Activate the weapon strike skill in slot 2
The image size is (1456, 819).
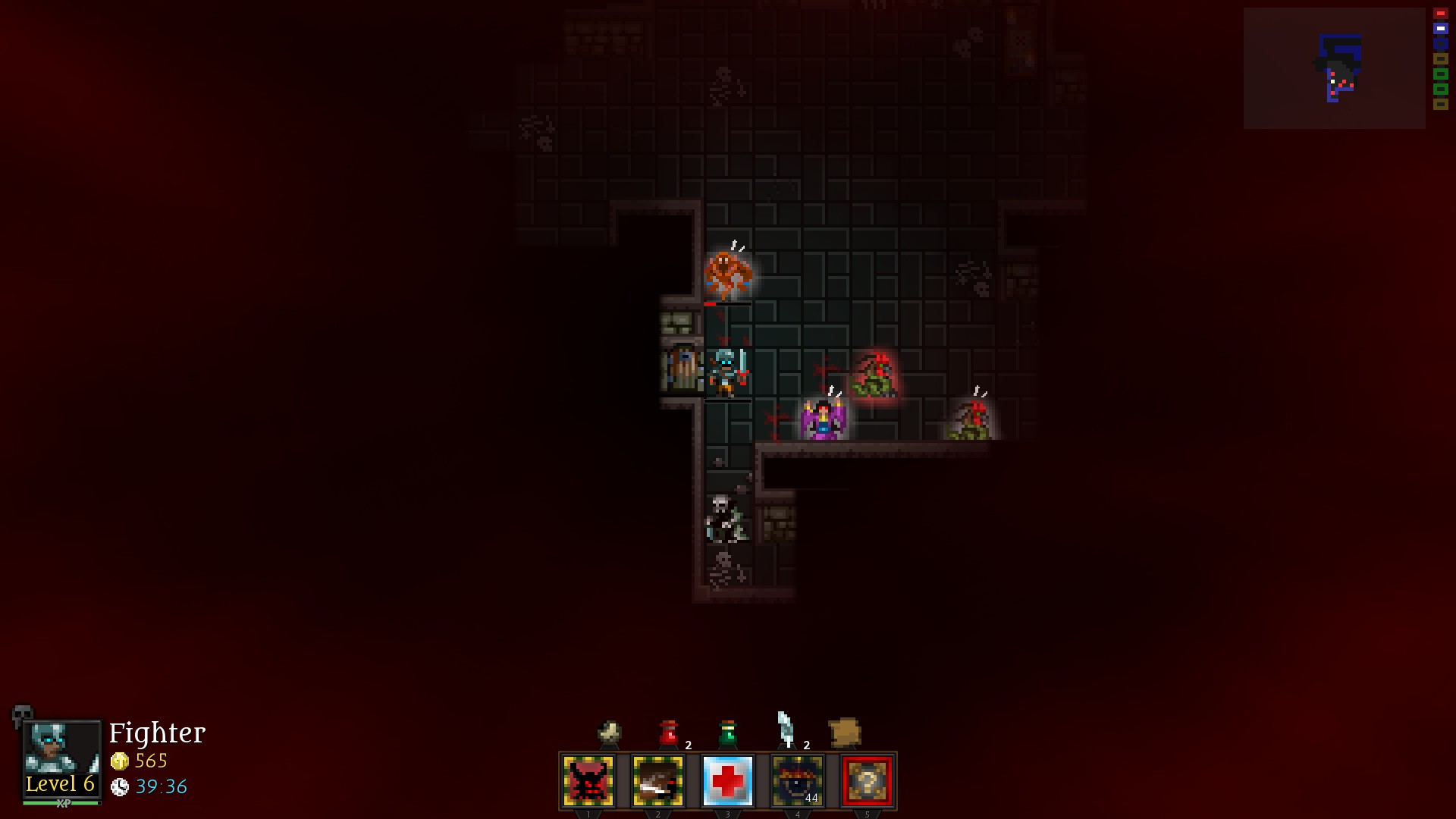pyautogui.click(x=657, y=781)
